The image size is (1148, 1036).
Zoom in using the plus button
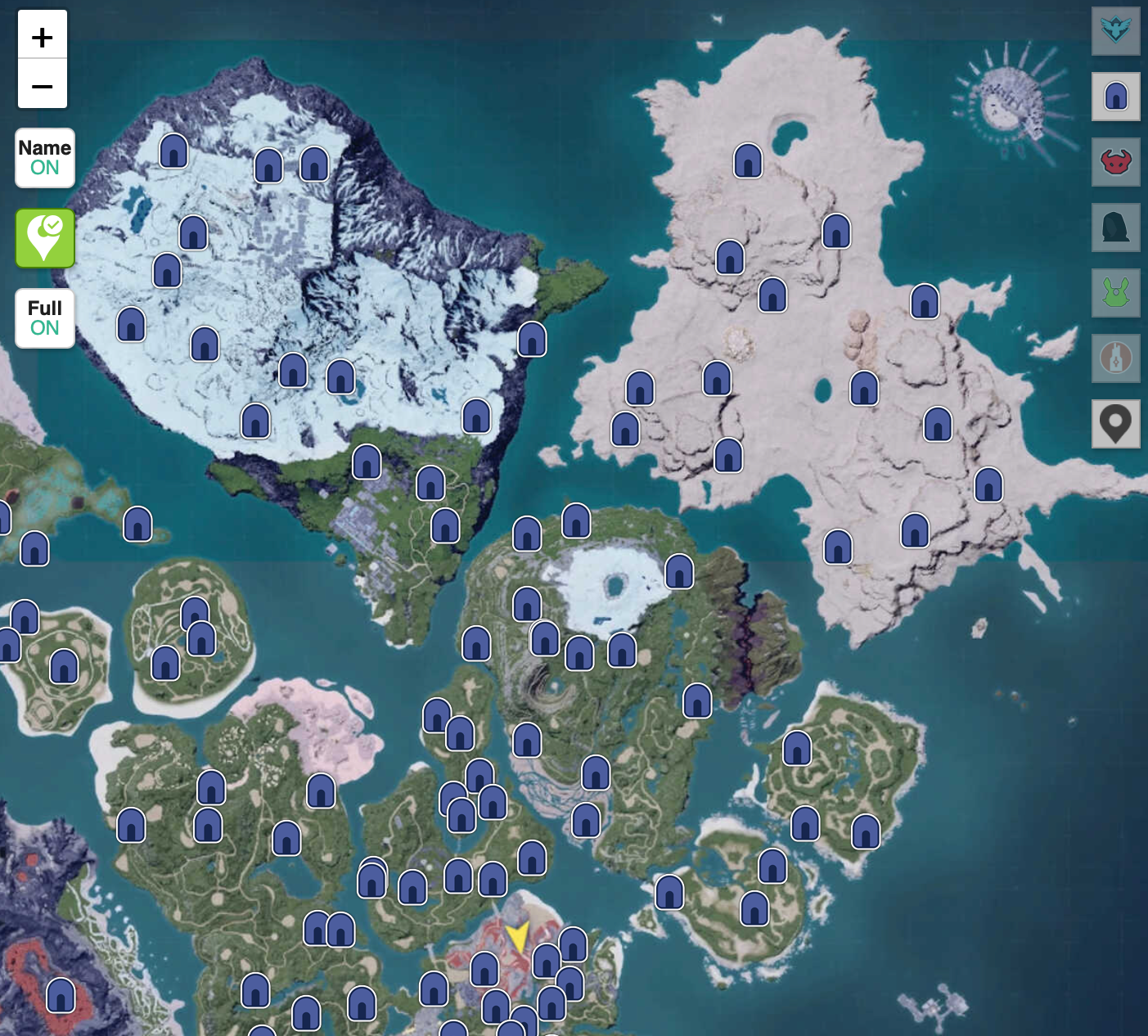43,36
